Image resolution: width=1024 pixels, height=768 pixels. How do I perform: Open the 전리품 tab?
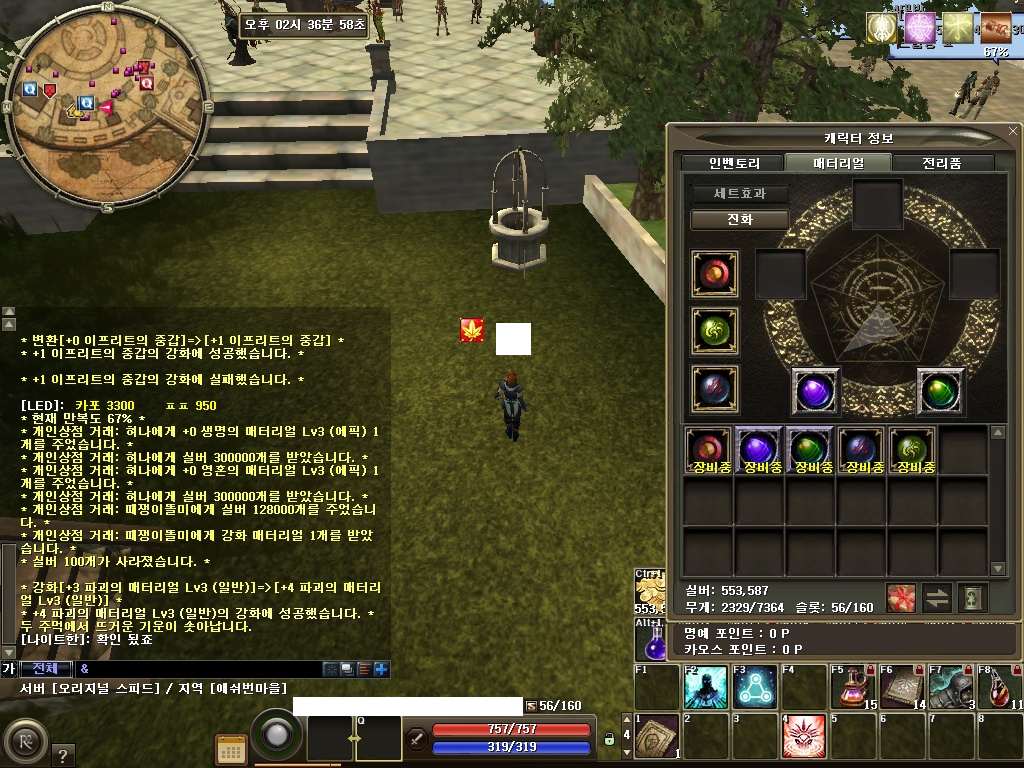941,163
